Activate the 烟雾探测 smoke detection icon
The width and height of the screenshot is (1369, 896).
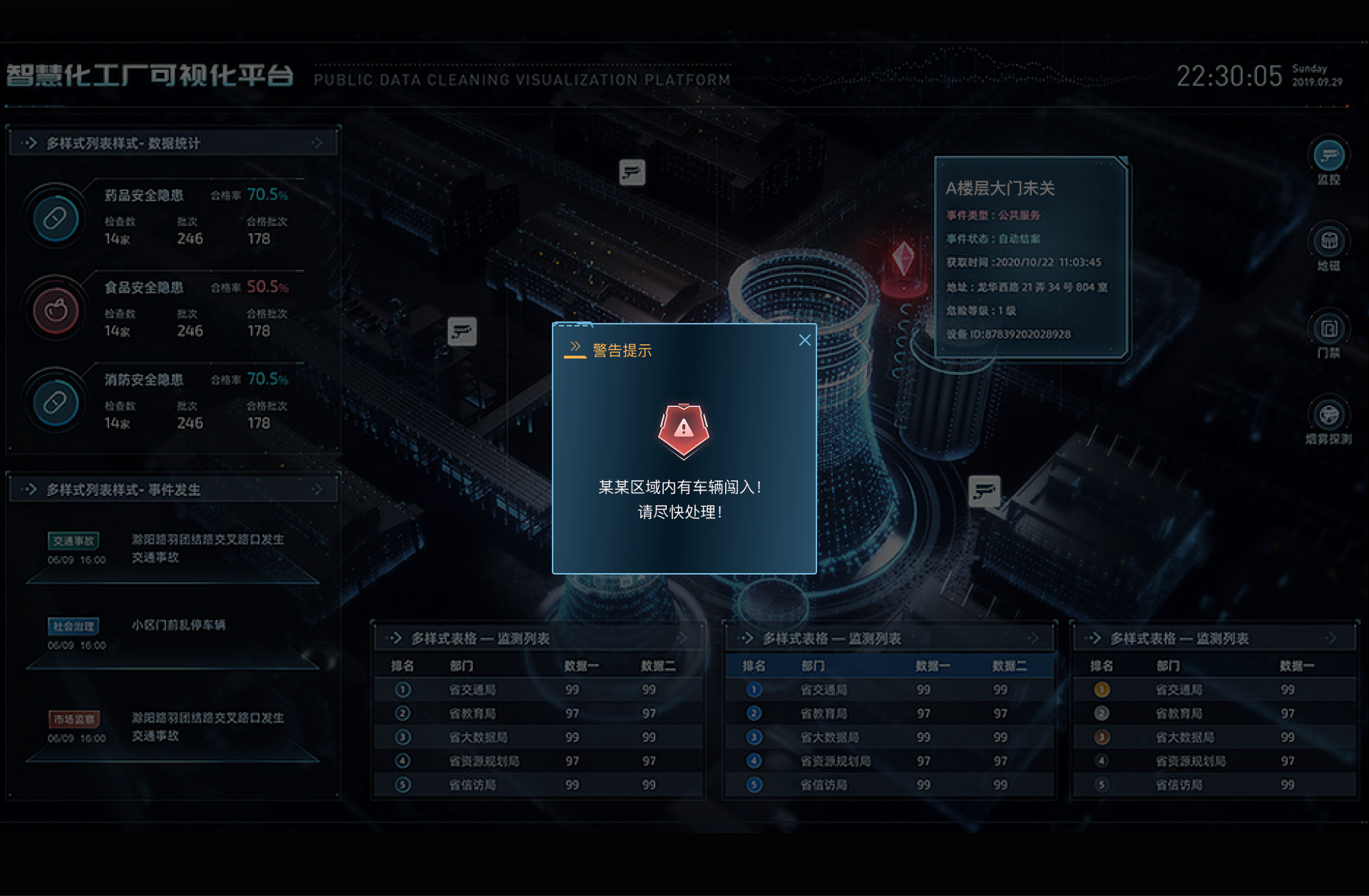pyautogui.click(x=1328, y=416)
